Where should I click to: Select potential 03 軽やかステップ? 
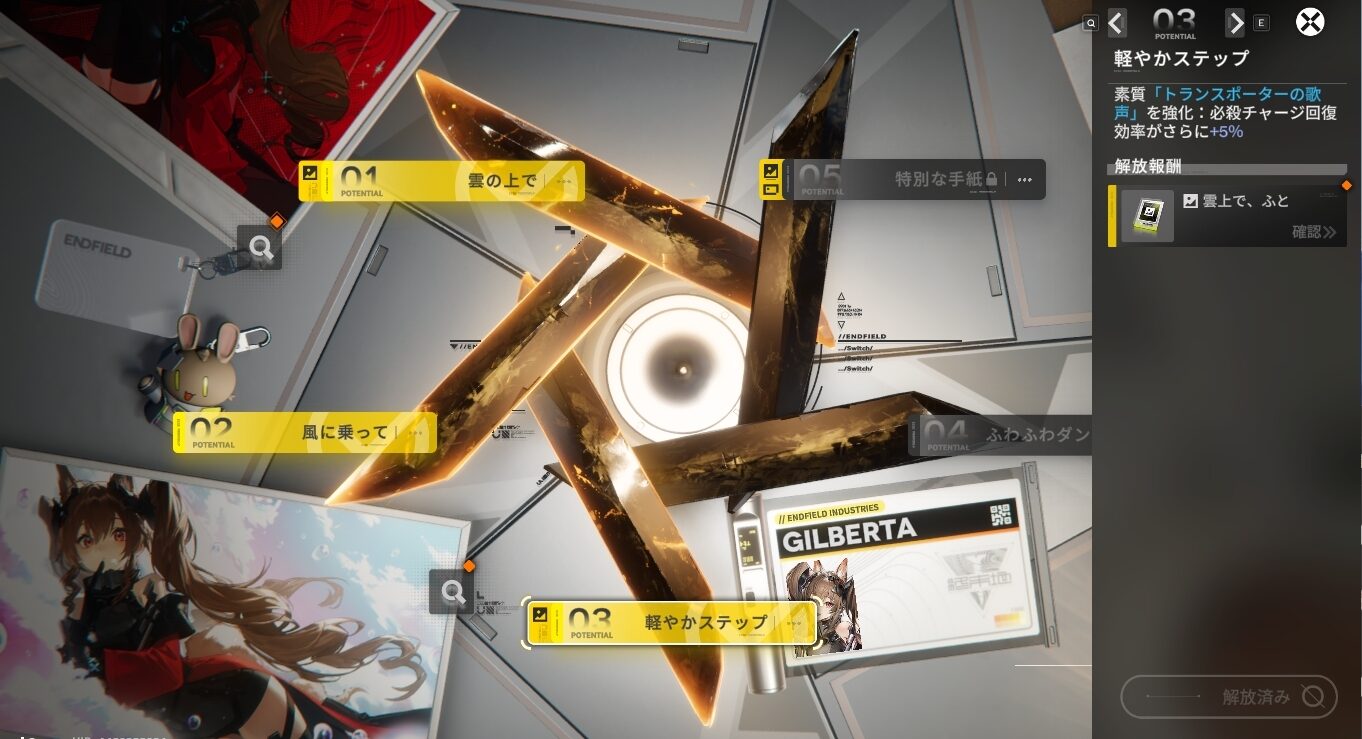click(x=671, y=622)
